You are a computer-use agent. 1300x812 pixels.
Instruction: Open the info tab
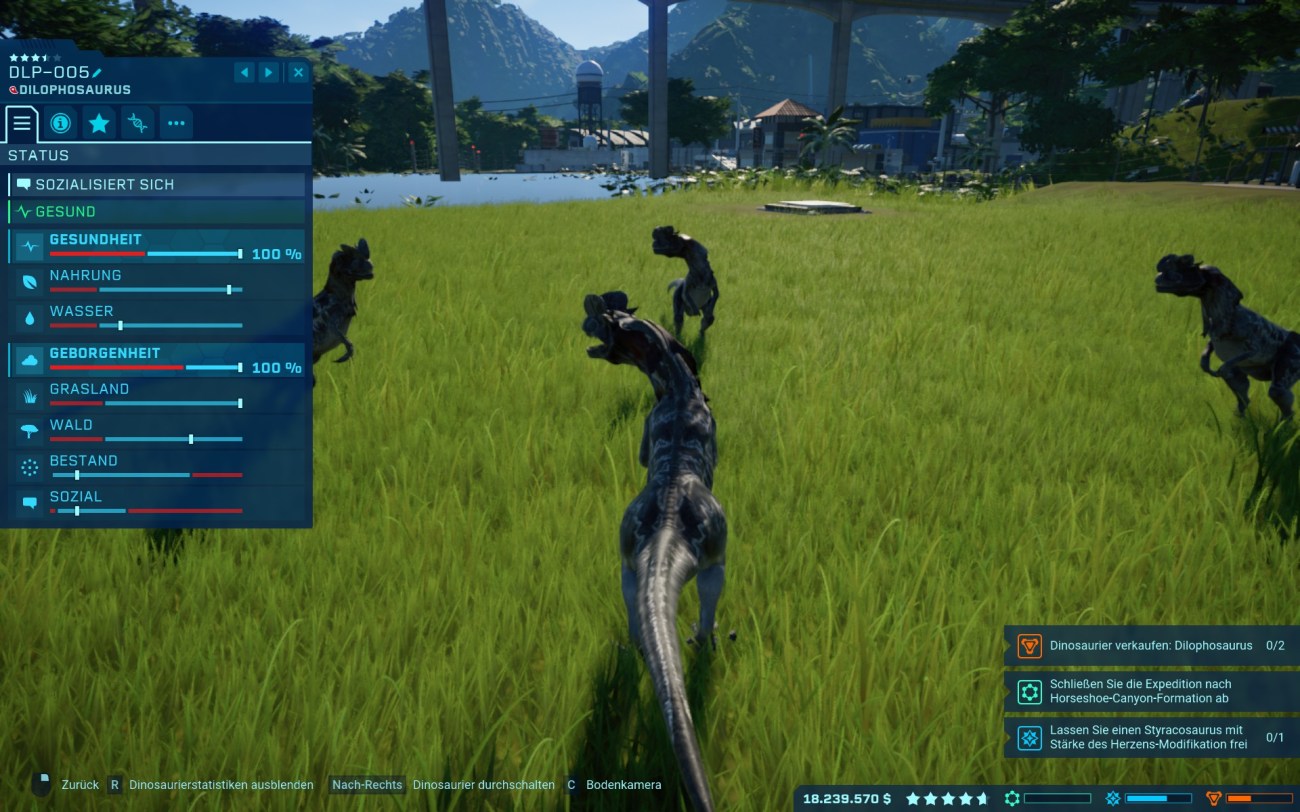[x=60, y=124]
